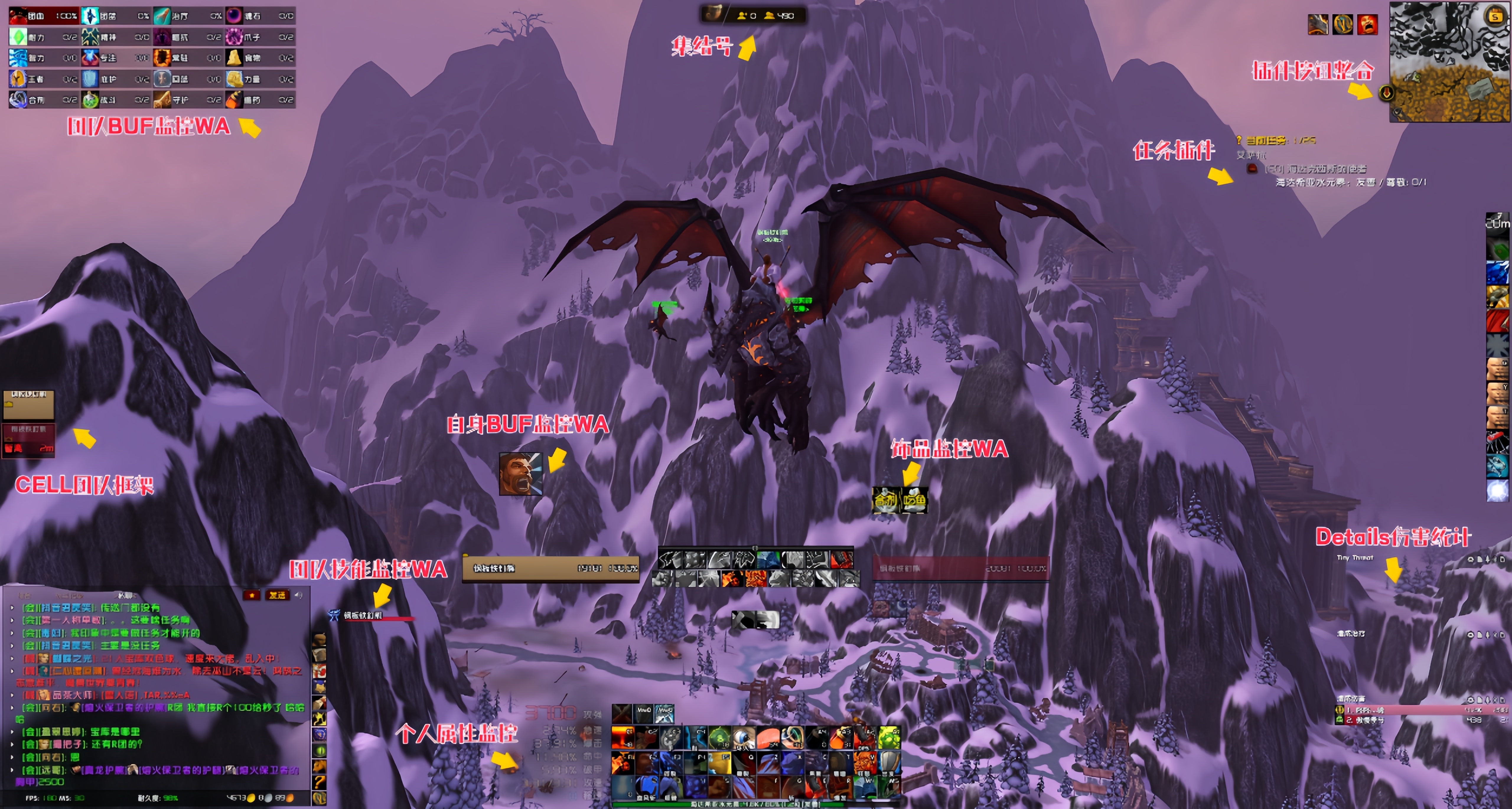Click the top row in Details damage meter
This screenshot has width=1512, height=809.
pyautogui.click(x=1420, y=710)
